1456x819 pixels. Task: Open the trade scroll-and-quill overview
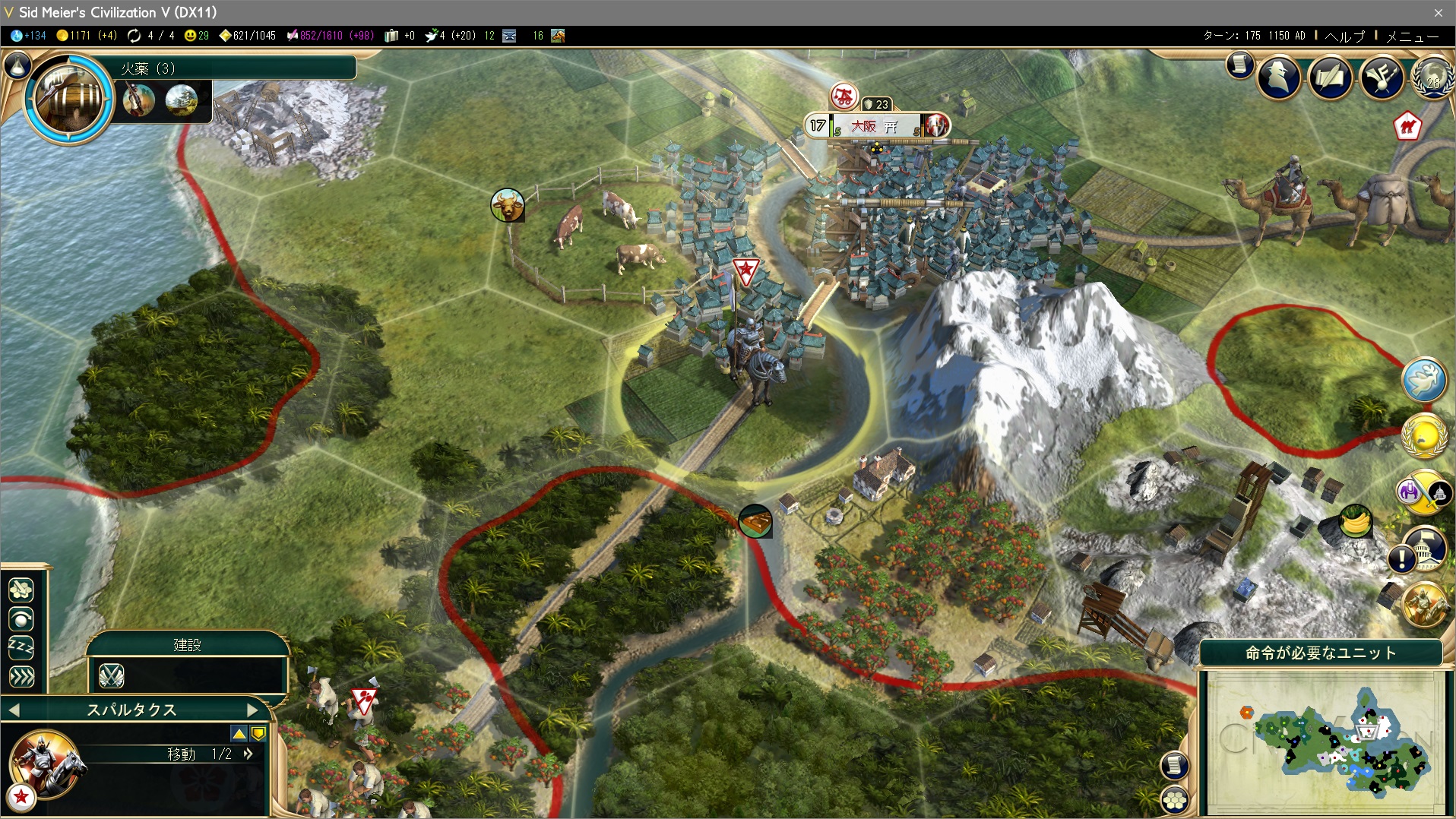(1330, 76)
